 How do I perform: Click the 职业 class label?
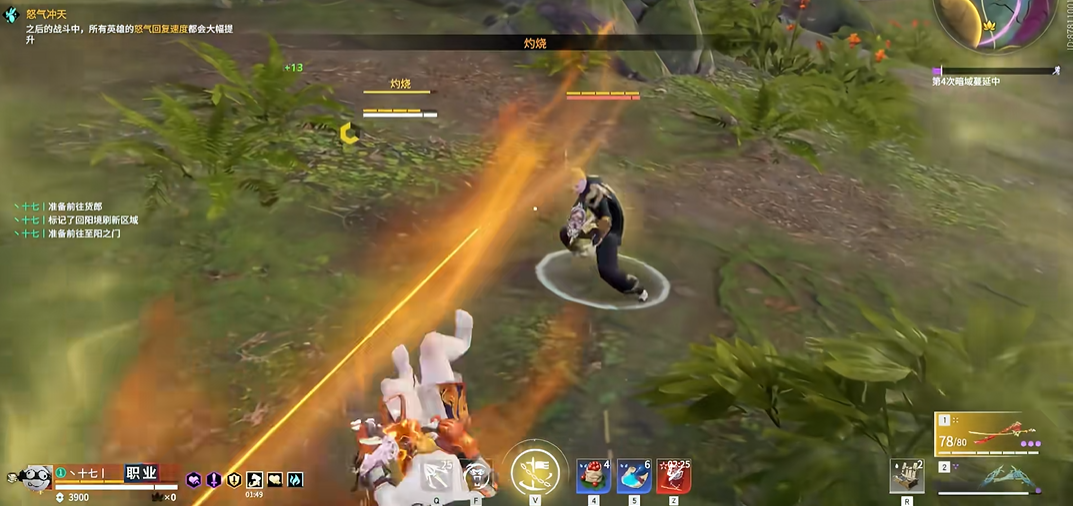[141, 472]
